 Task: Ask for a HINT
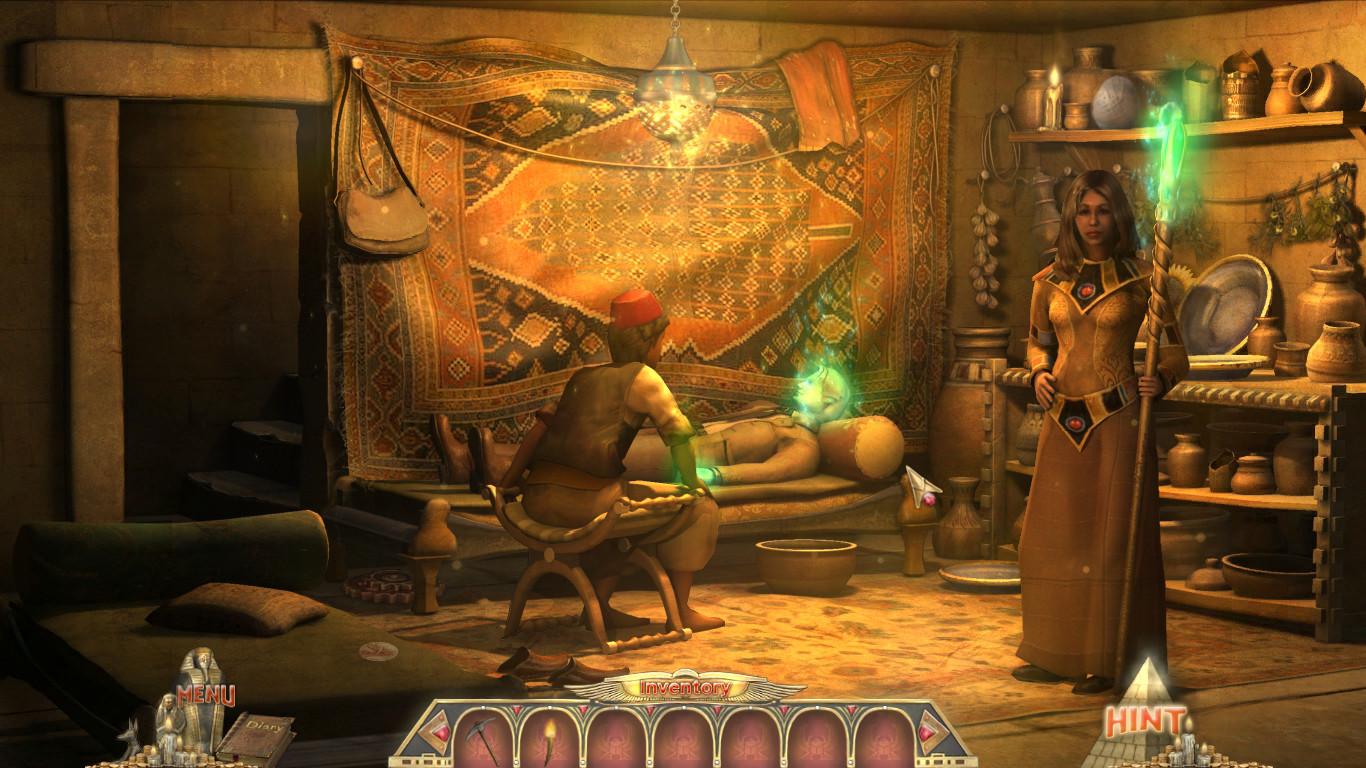pyautogui.click(x=1145, y=717)
